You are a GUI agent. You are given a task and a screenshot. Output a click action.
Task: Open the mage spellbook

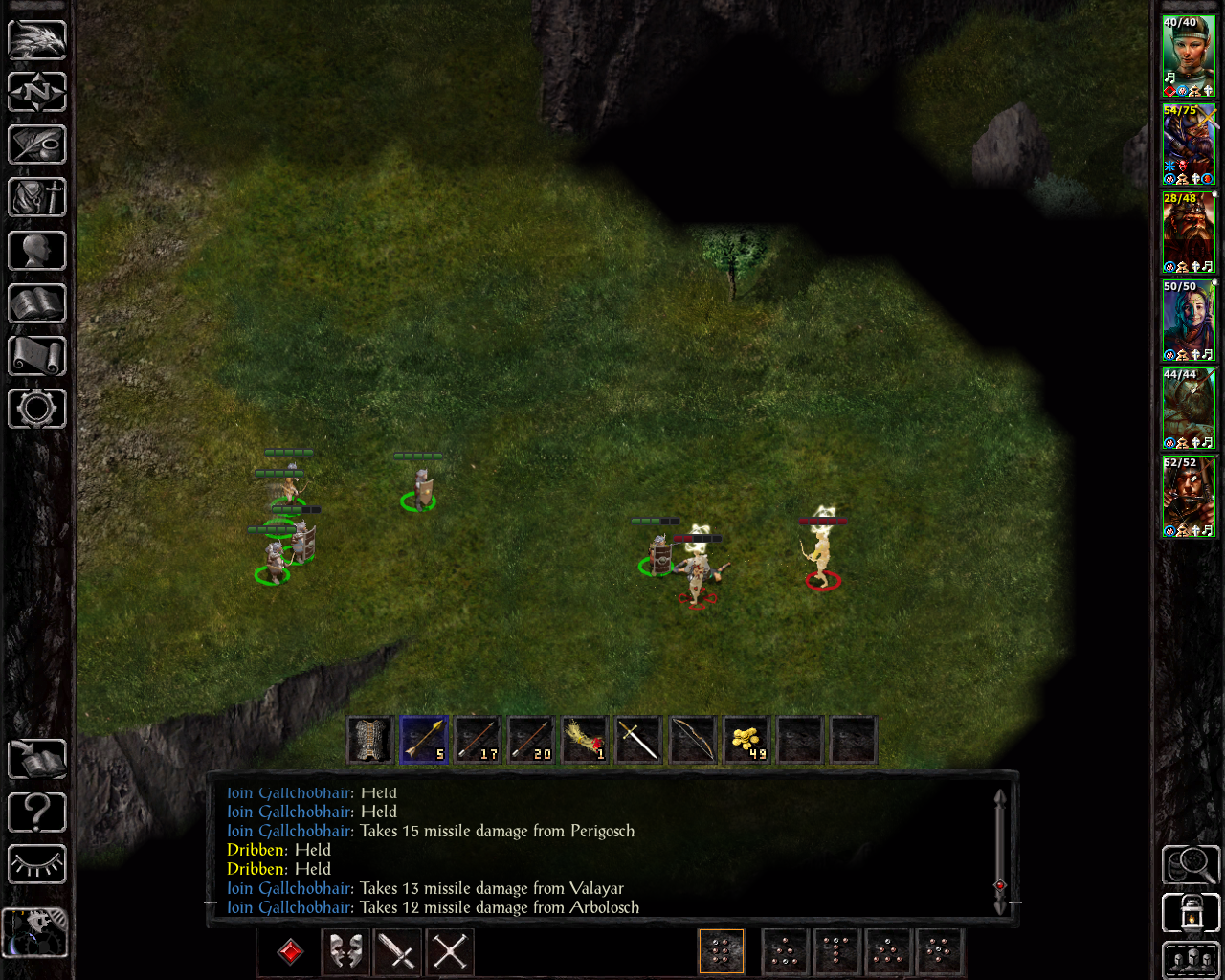(x=37, y=303)
